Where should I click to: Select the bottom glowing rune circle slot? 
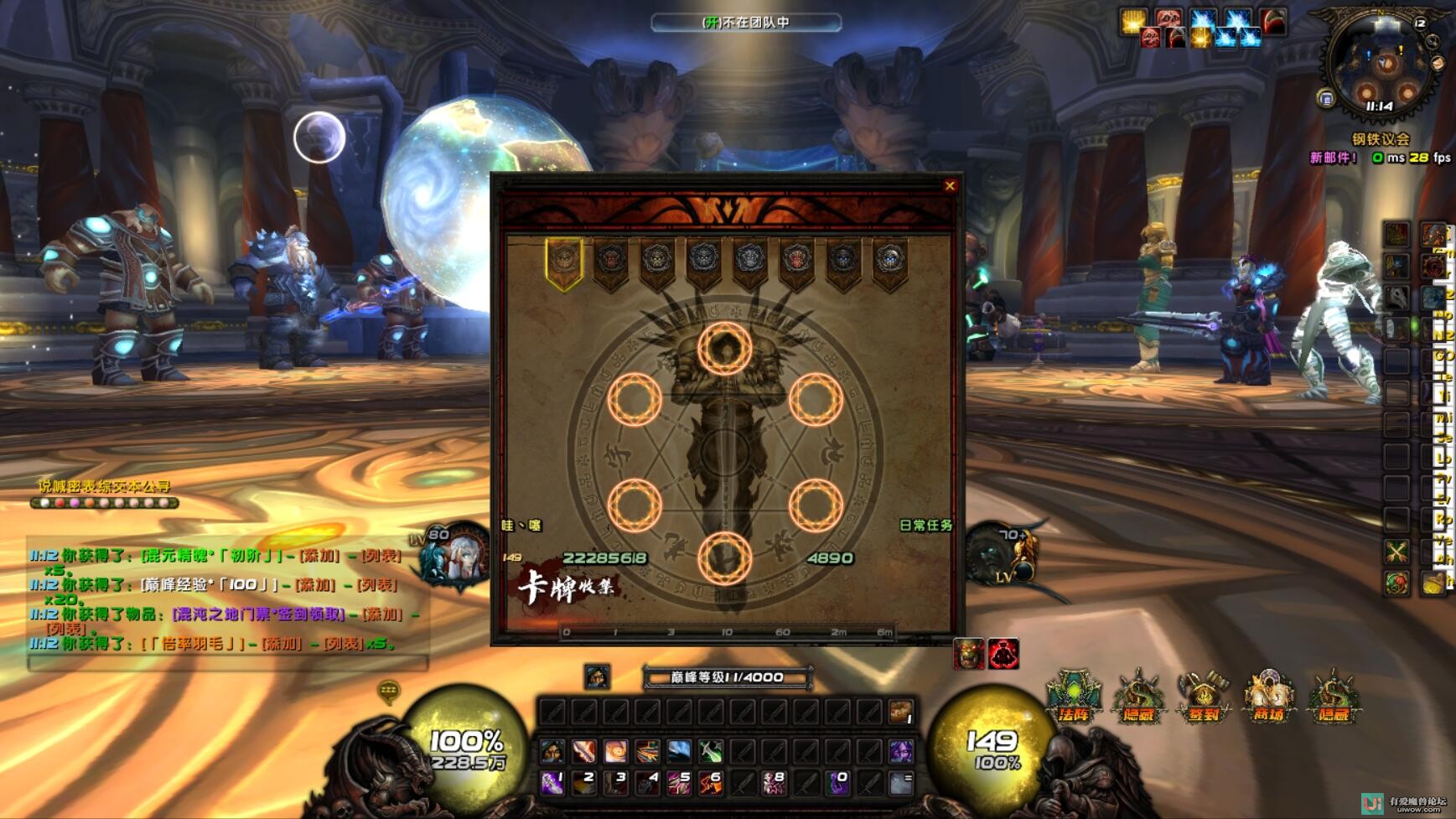click(725, 557)
